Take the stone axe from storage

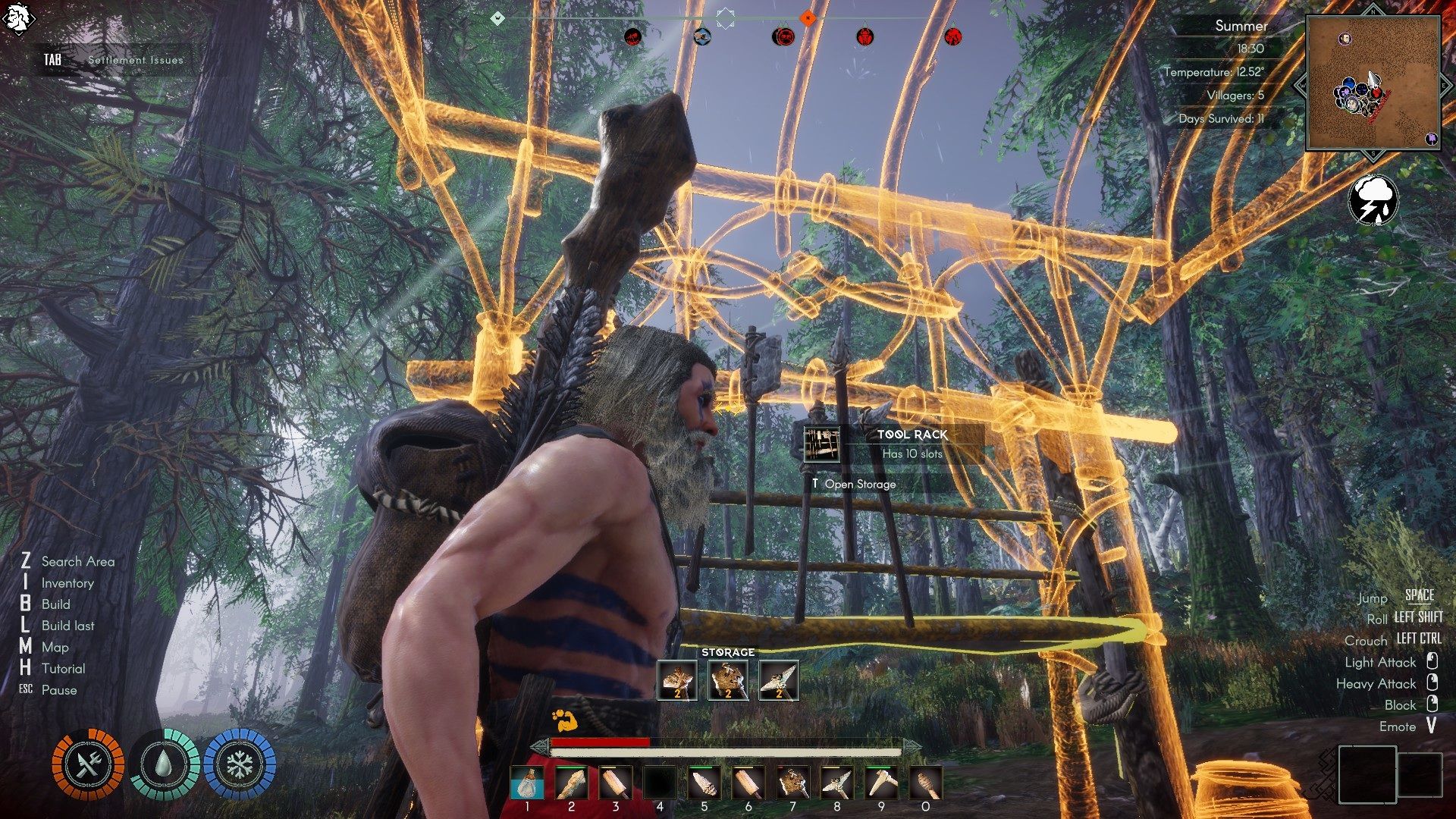coord(677,679)
